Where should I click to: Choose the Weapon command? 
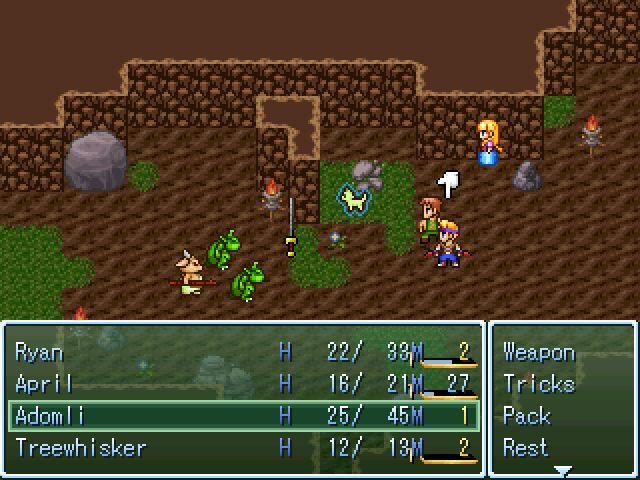point(539,352)
